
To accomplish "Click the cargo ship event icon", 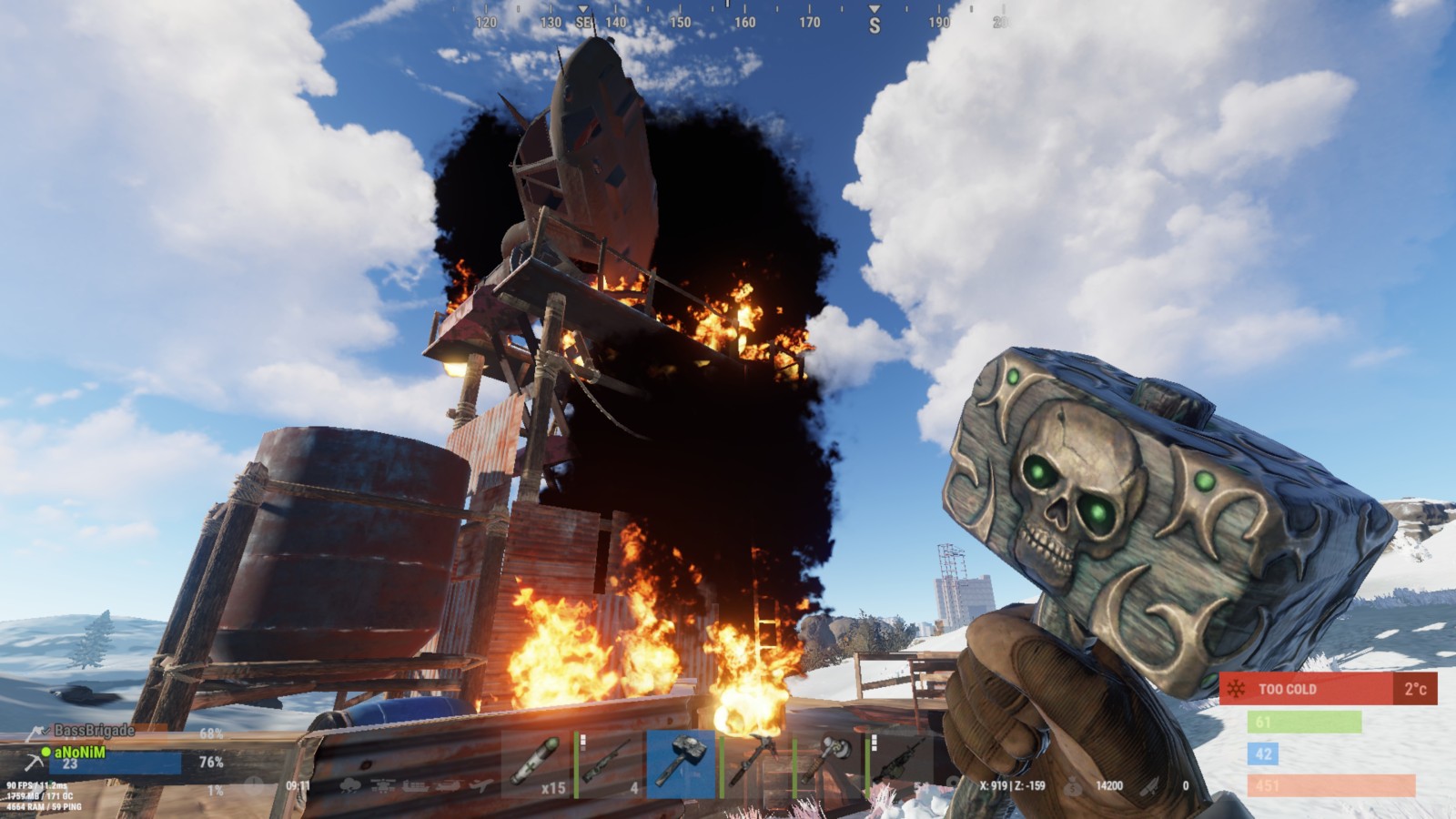I will coord(416,786).
